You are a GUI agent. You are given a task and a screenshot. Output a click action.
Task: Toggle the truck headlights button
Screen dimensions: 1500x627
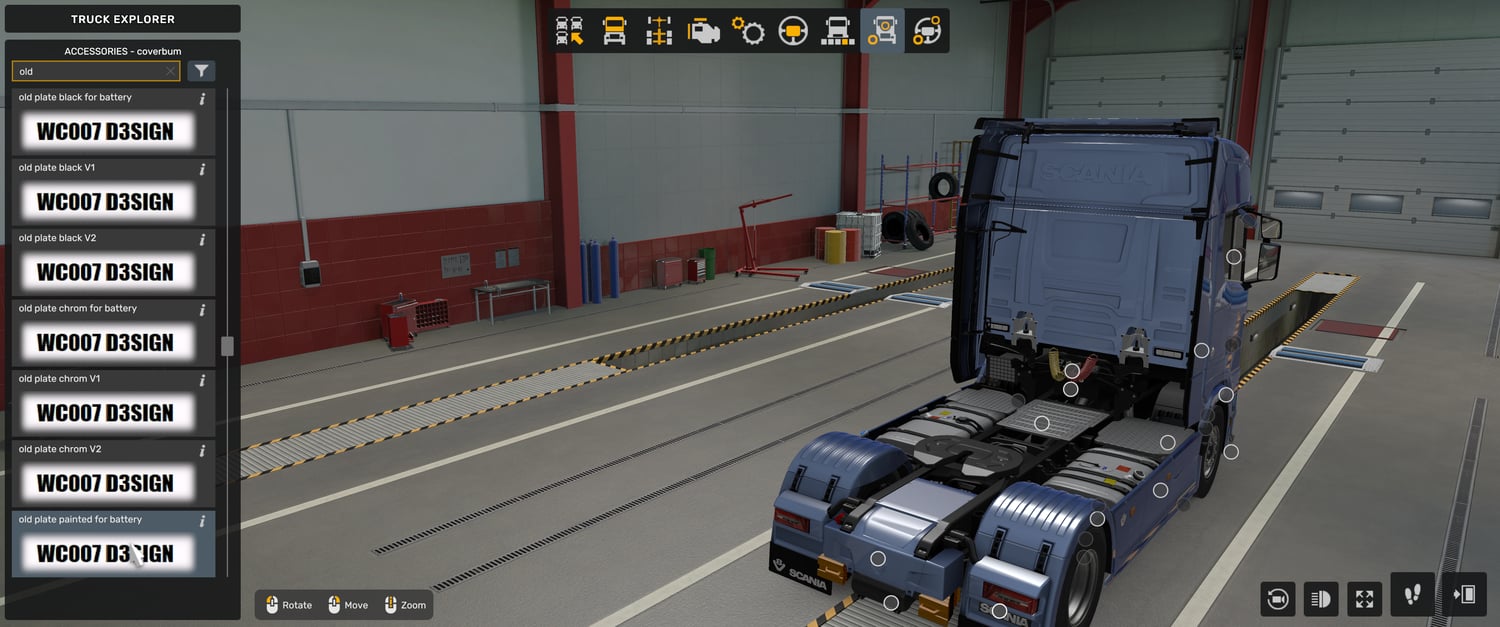coord(1321,599)
